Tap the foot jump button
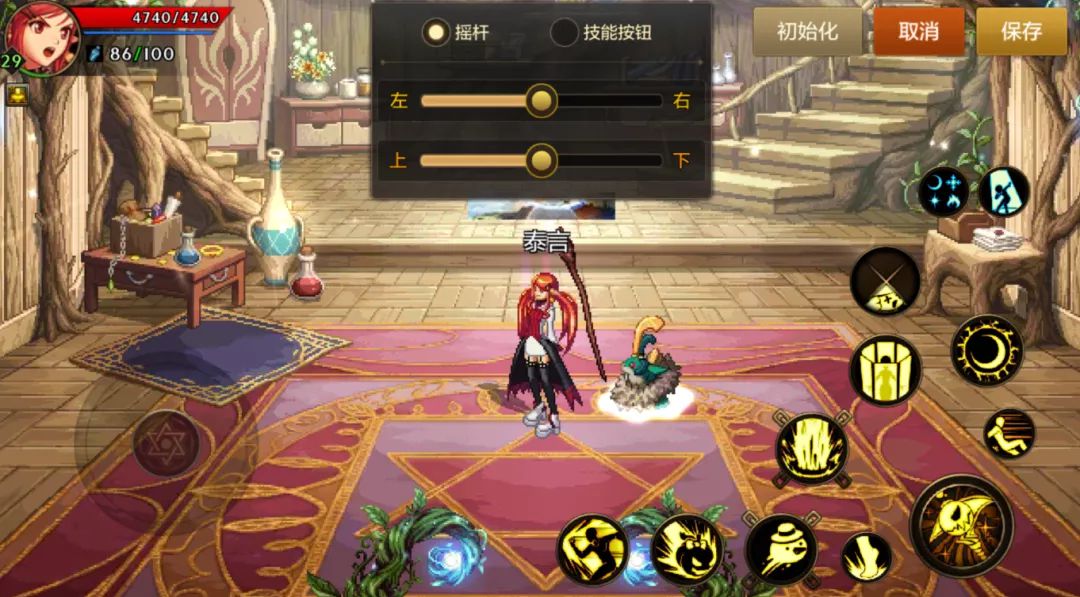 (866, 556)
